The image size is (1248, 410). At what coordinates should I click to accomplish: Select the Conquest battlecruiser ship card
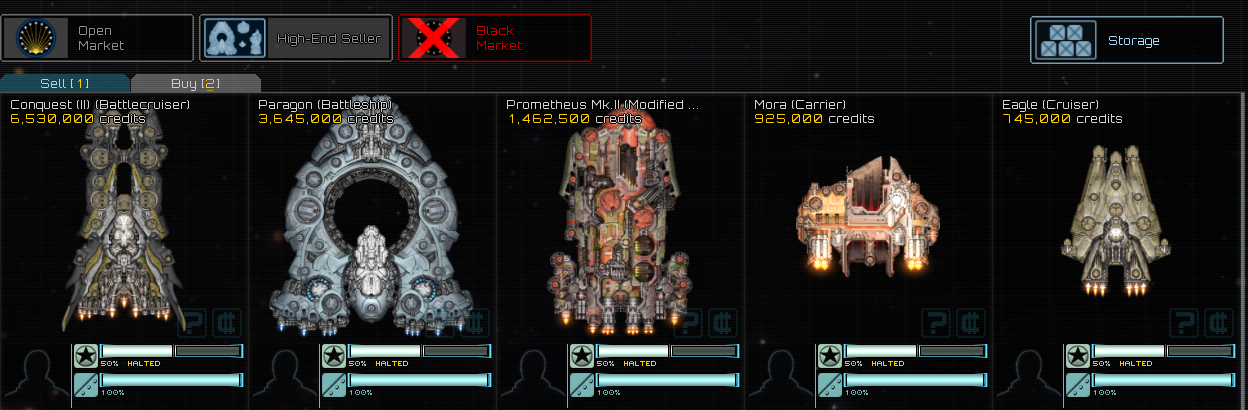[123, 220]
